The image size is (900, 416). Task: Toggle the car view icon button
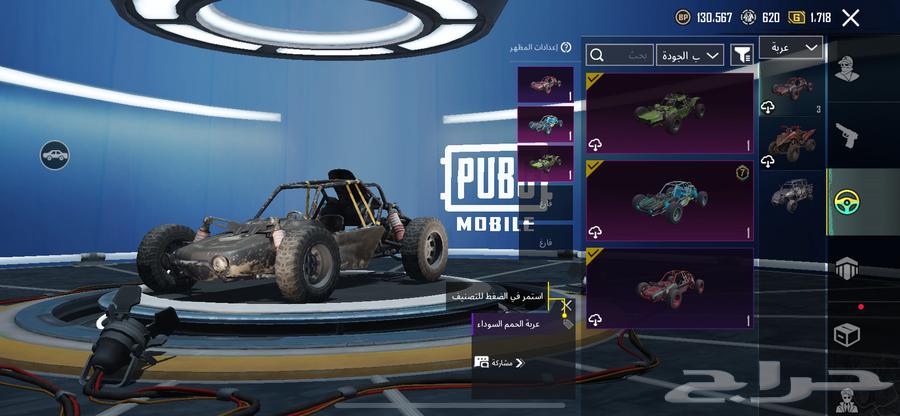(x=55, y=155)
